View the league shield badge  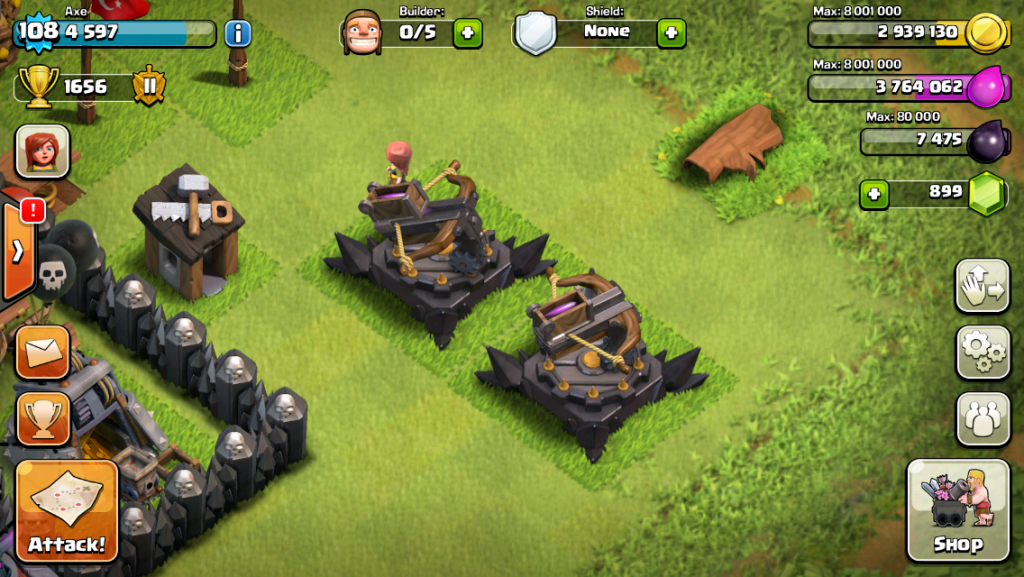click(x=150, y=86)
